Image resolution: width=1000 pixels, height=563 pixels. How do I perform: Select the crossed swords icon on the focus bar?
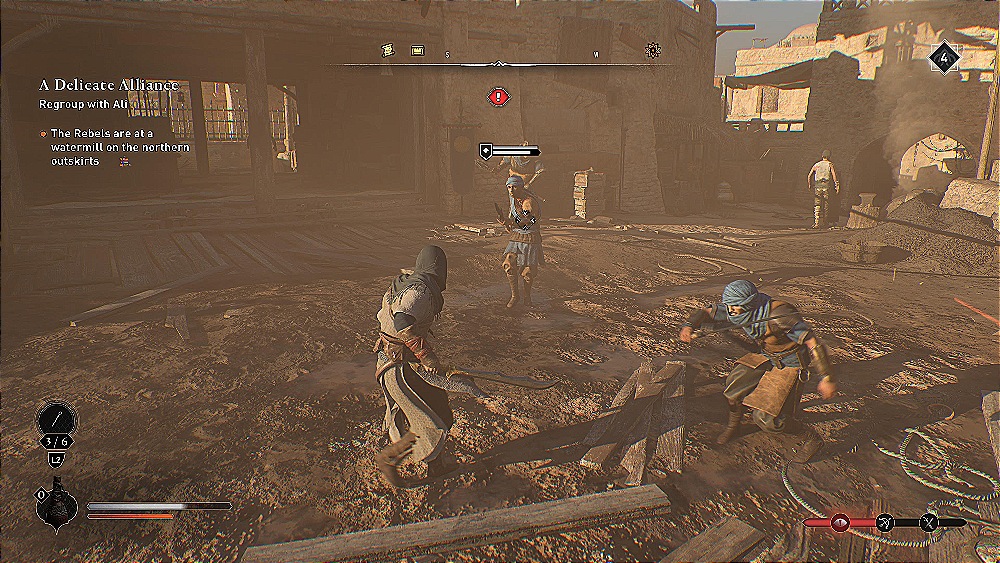pyautogui.click(x=929, y=522)
